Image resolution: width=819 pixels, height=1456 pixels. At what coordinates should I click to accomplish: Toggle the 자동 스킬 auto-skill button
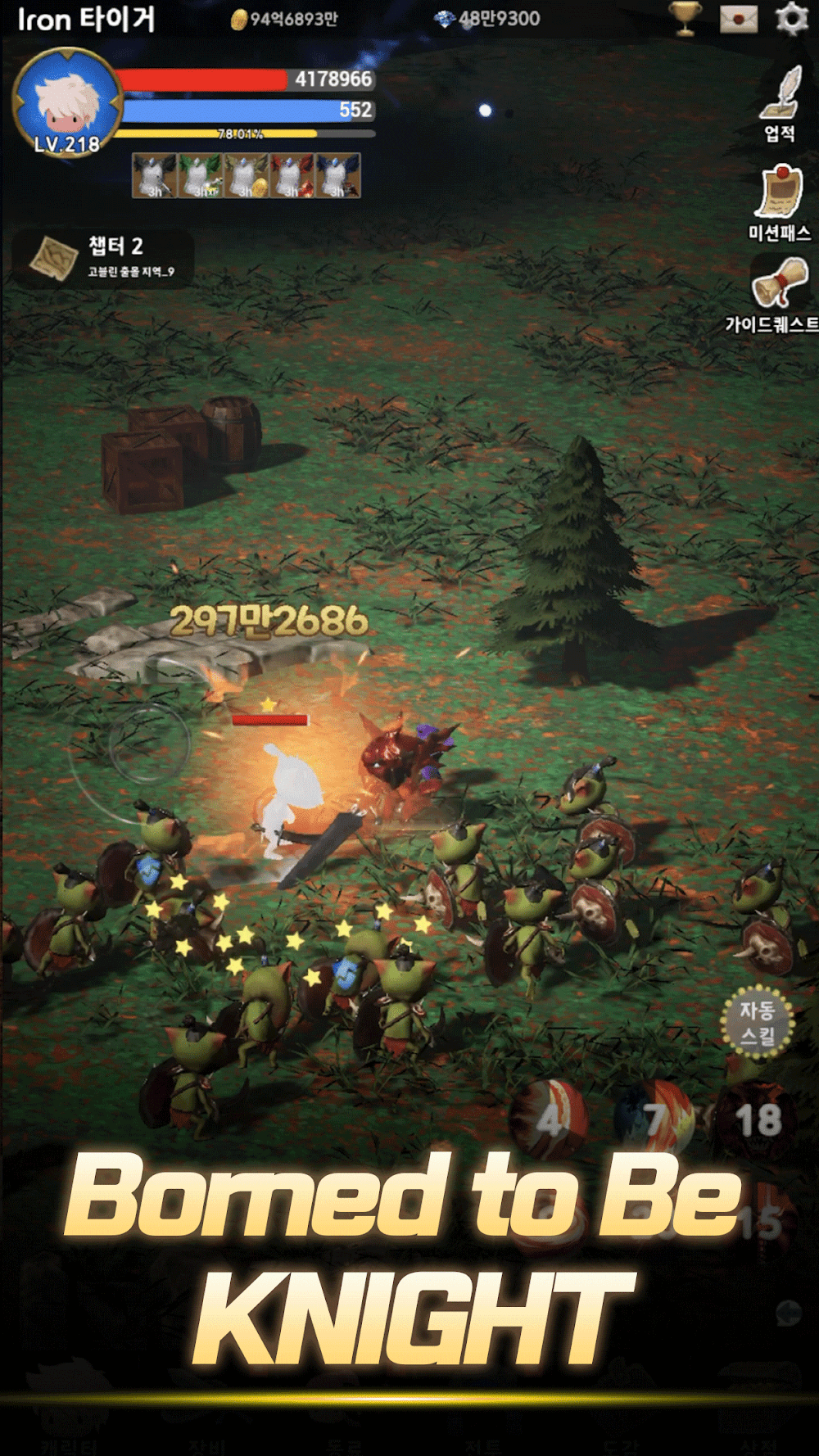[x=758, y=1022]
